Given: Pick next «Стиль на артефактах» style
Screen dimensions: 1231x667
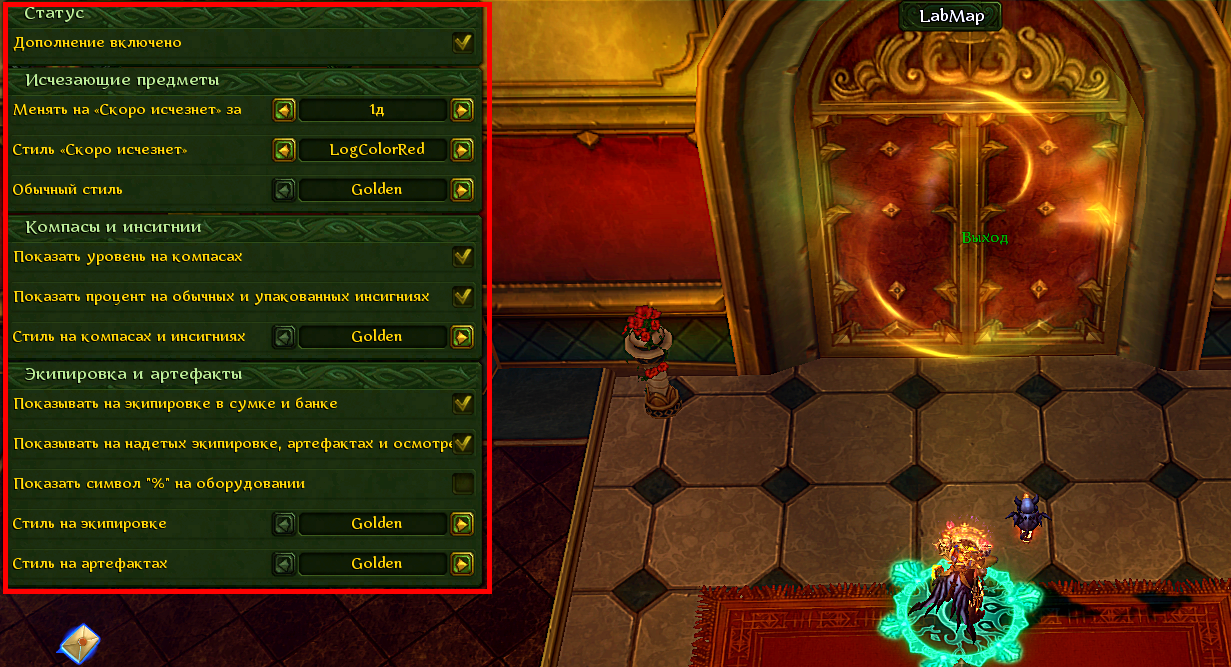Looking at the screenshot, I should pyautogui.click(x=462, y=563).
